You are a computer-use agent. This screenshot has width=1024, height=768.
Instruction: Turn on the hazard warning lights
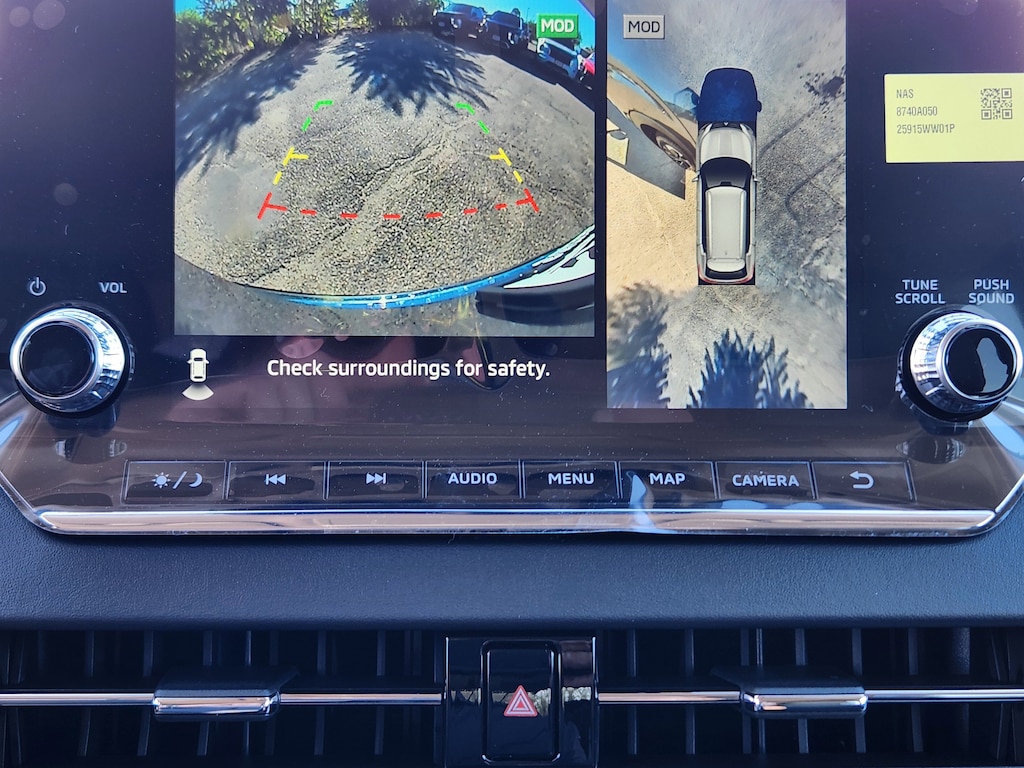click(x=519, y=702)
